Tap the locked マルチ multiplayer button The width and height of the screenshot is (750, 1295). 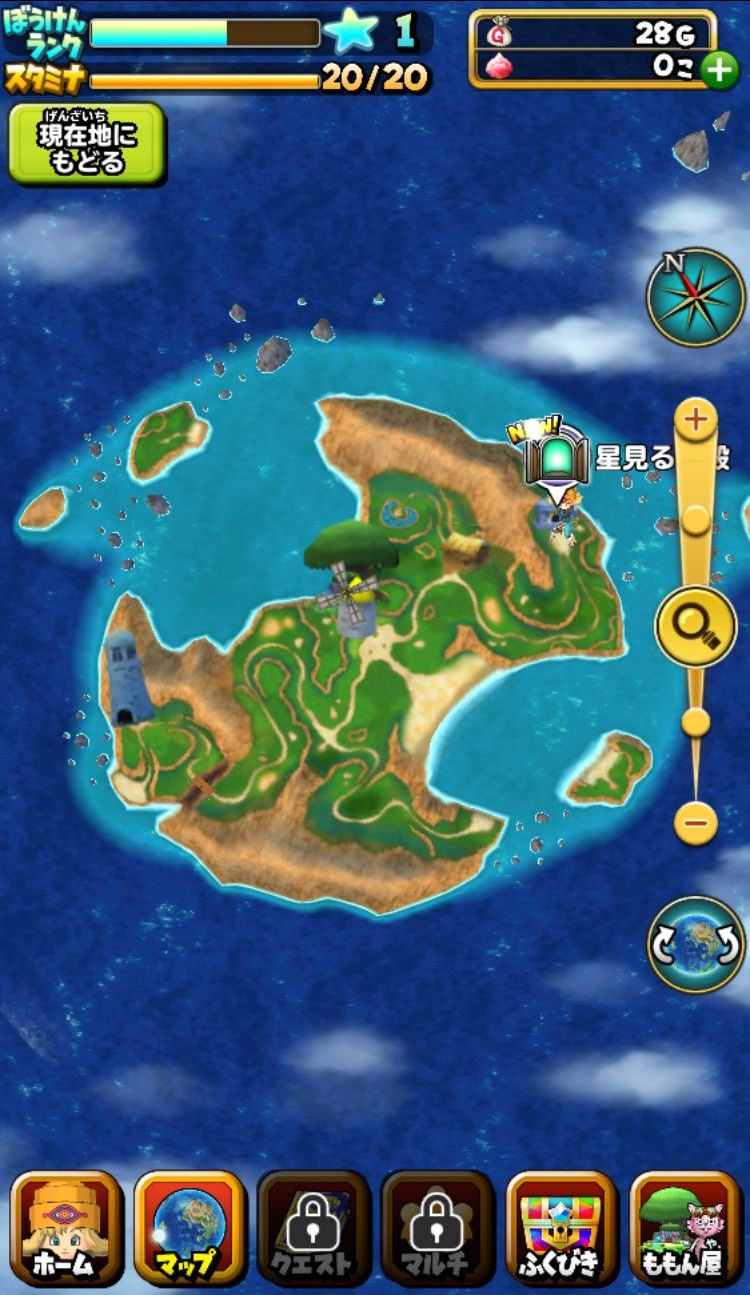(x=437, y=1227)
